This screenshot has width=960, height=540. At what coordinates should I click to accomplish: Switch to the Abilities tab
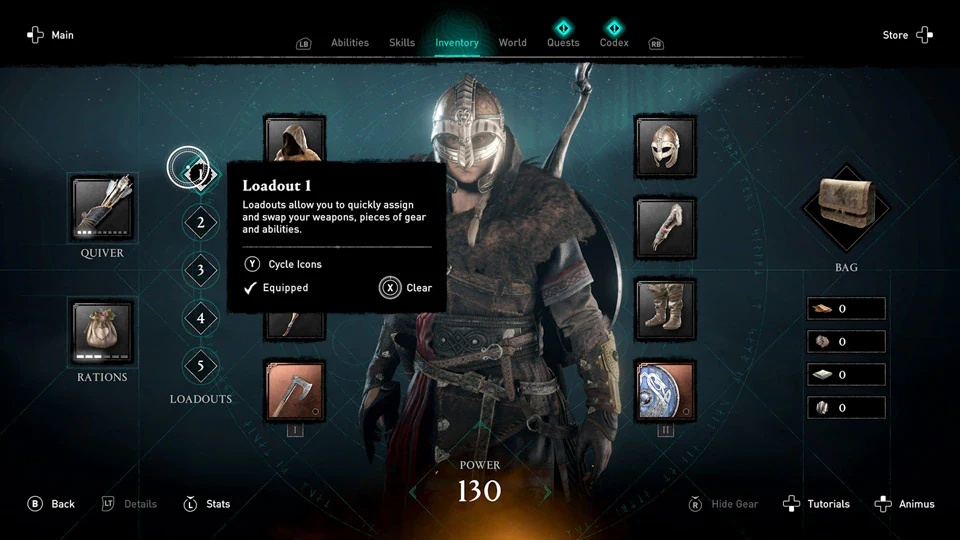(350, 43)
